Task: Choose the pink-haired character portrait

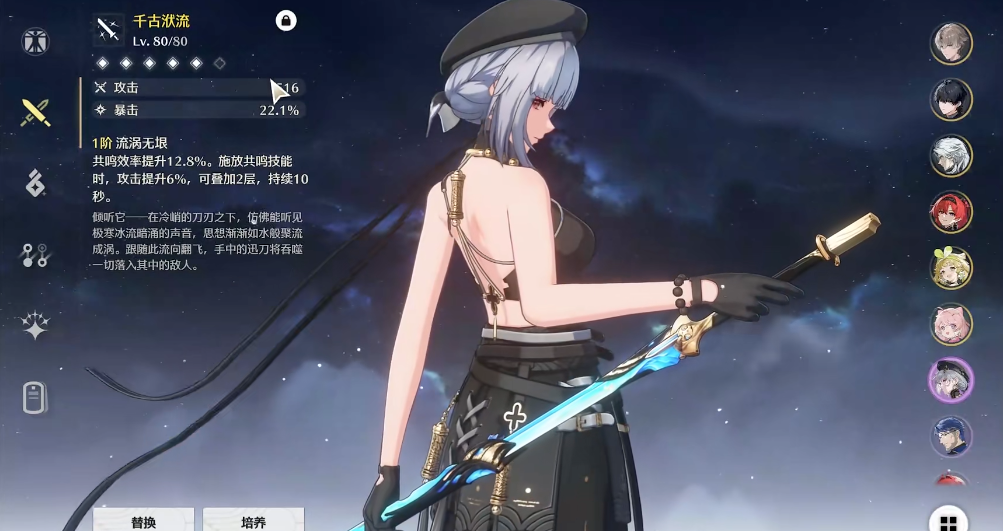Action: (951, 324)
